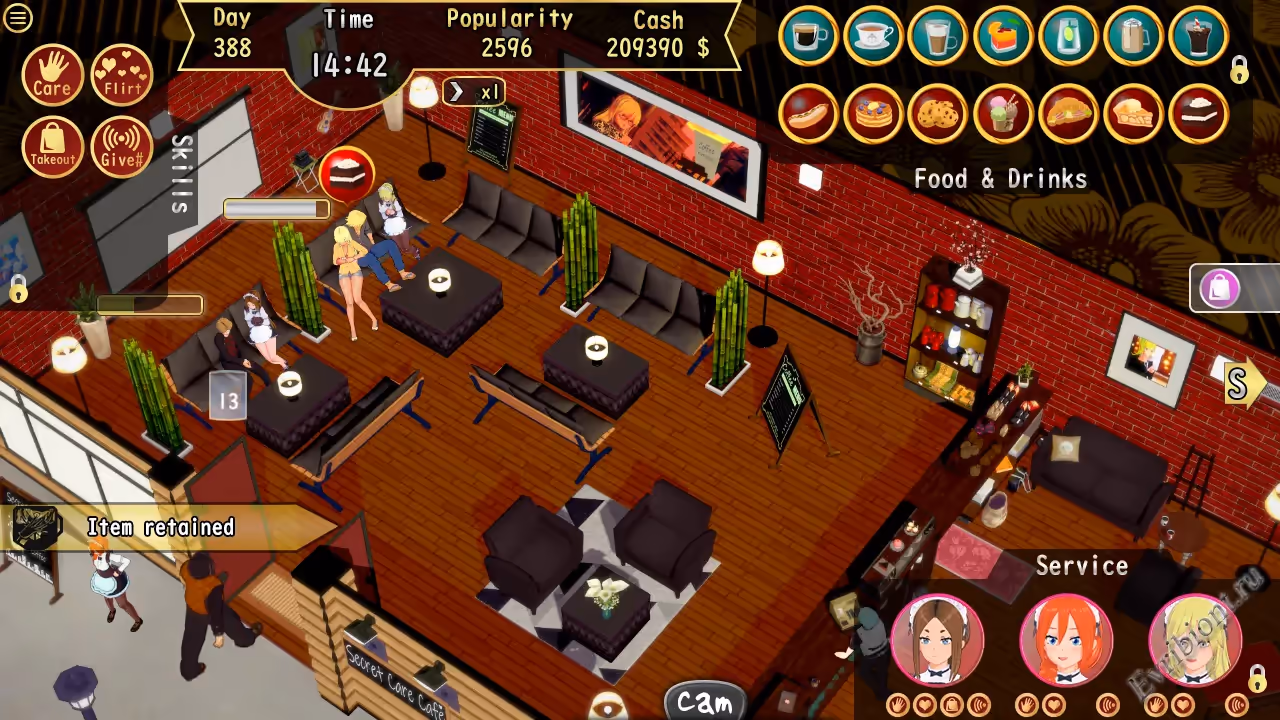The image size is (1280, 720).
Task: Choose the blueberry pancakes dish
Action: pos(873,113)
